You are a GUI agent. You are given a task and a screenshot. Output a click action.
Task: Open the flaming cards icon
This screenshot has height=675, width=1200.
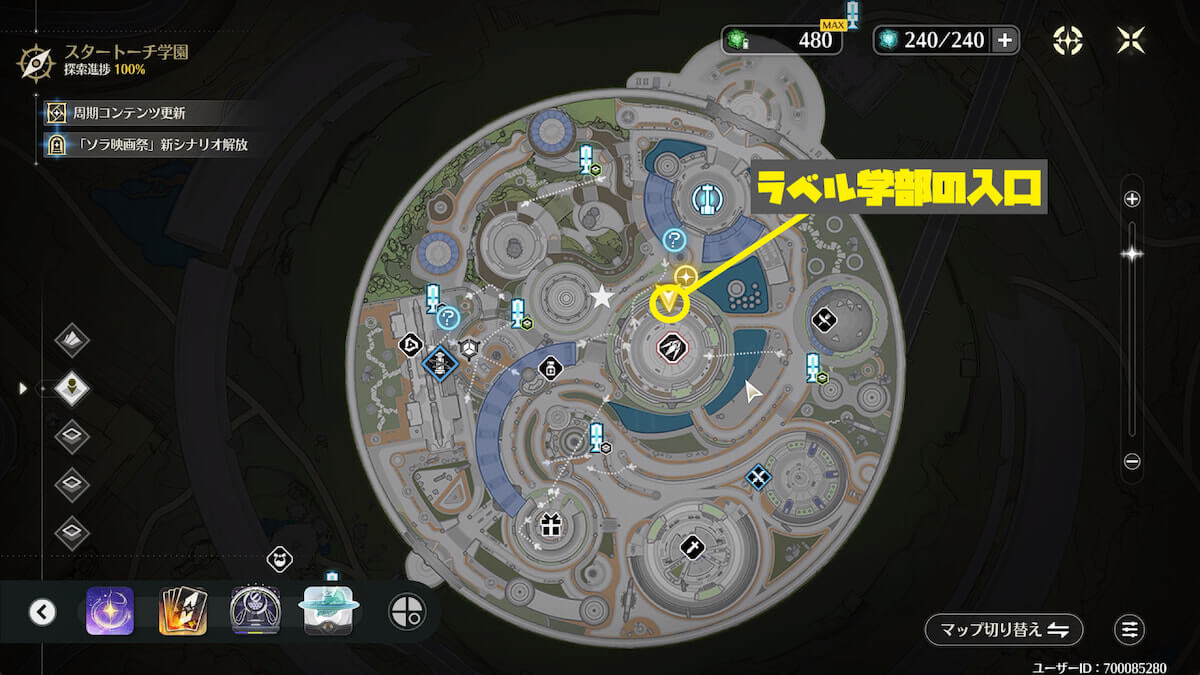point(183,611)
